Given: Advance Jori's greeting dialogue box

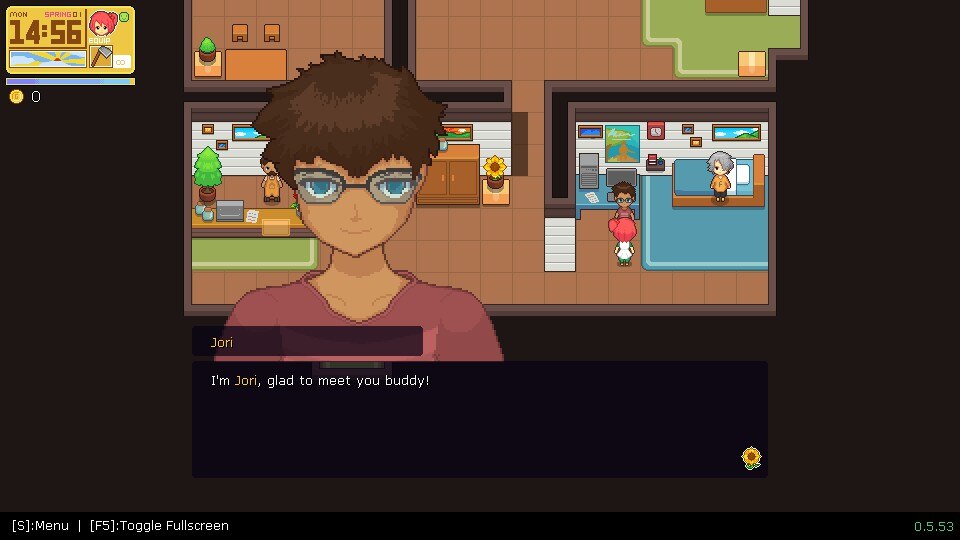Looking at the screenshot, I should pos(479,419).
